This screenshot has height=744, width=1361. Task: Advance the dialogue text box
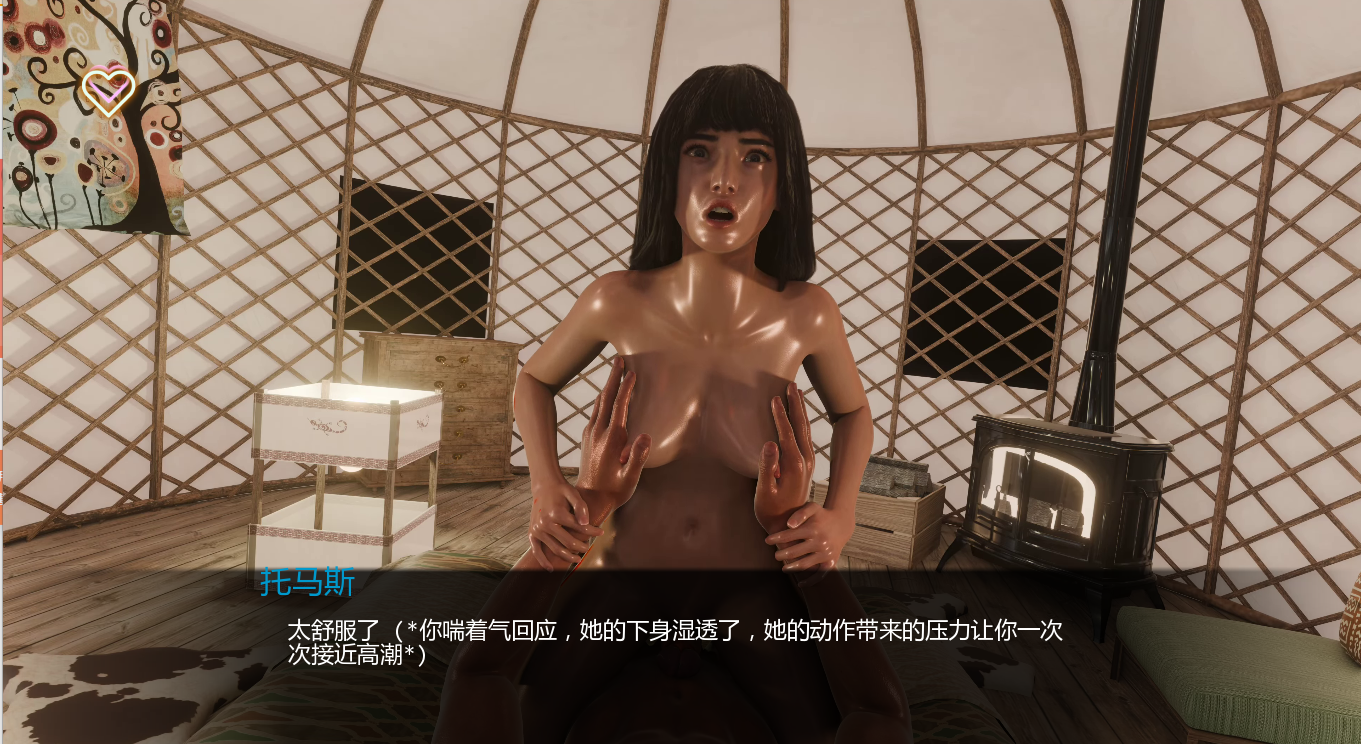pos(675,642)
